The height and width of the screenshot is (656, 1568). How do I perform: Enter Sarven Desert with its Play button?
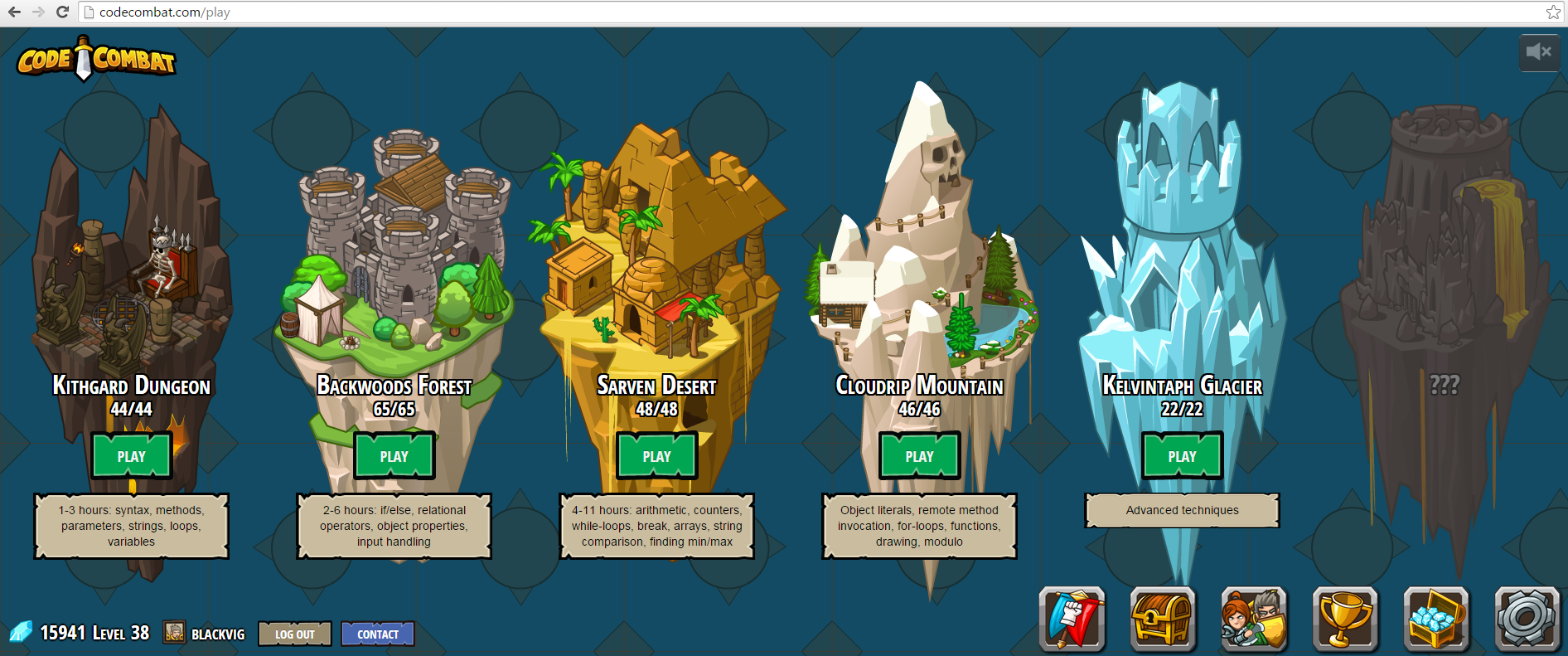pyautogui.click(x=656, y=456)
